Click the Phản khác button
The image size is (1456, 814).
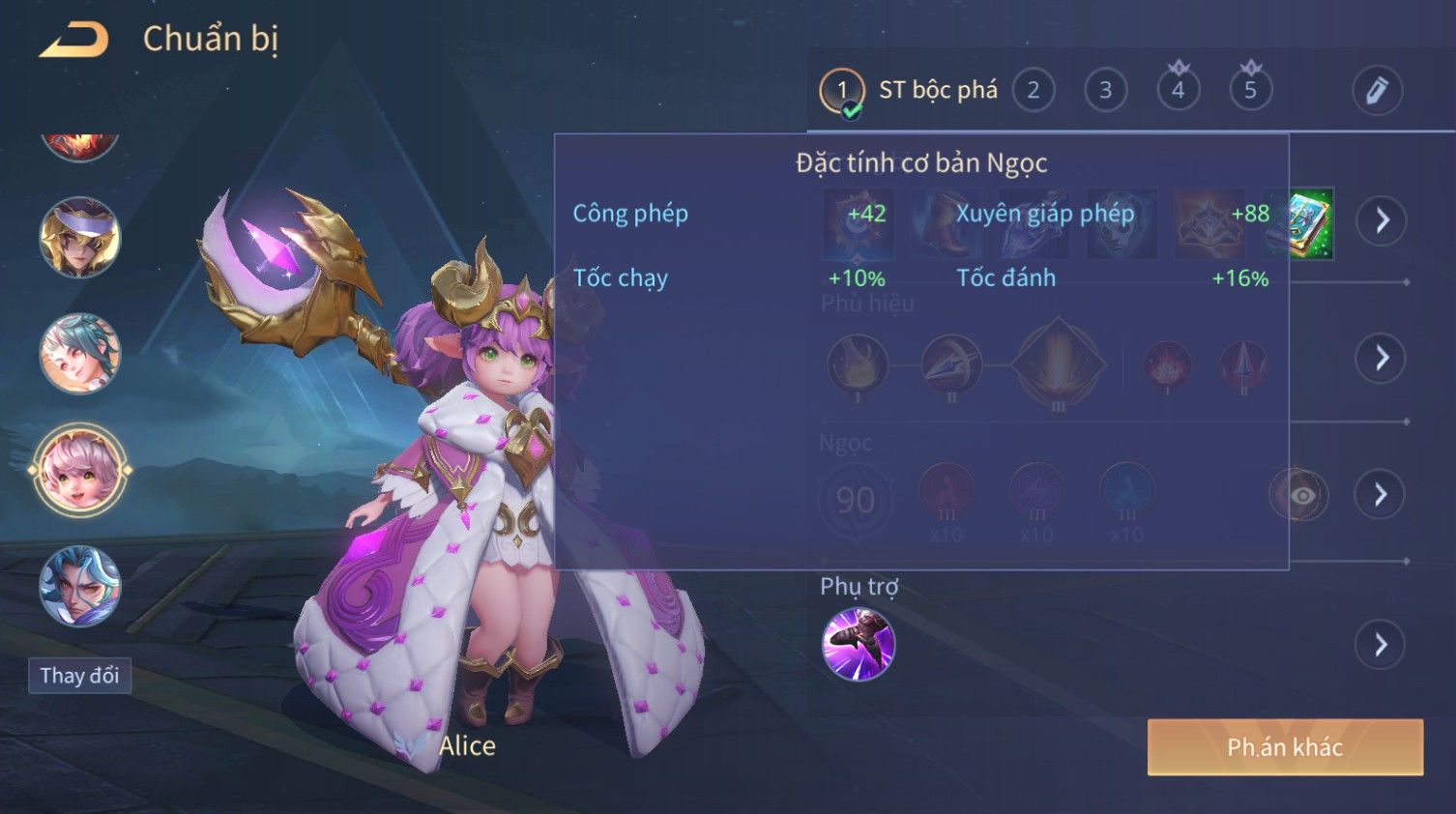1285,747
